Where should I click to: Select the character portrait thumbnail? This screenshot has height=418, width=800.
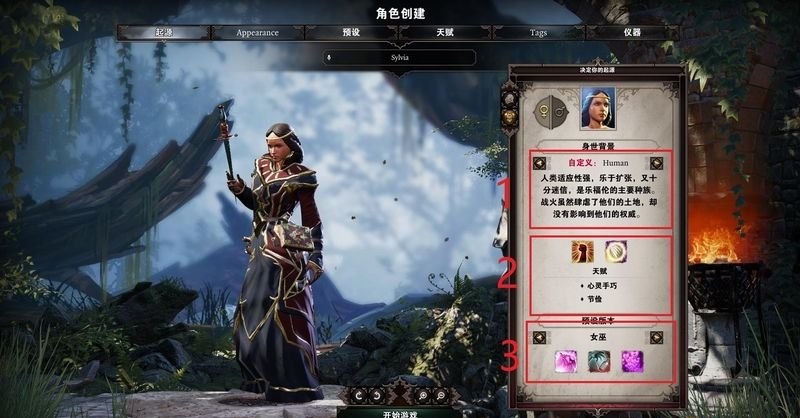pos(597,107)
